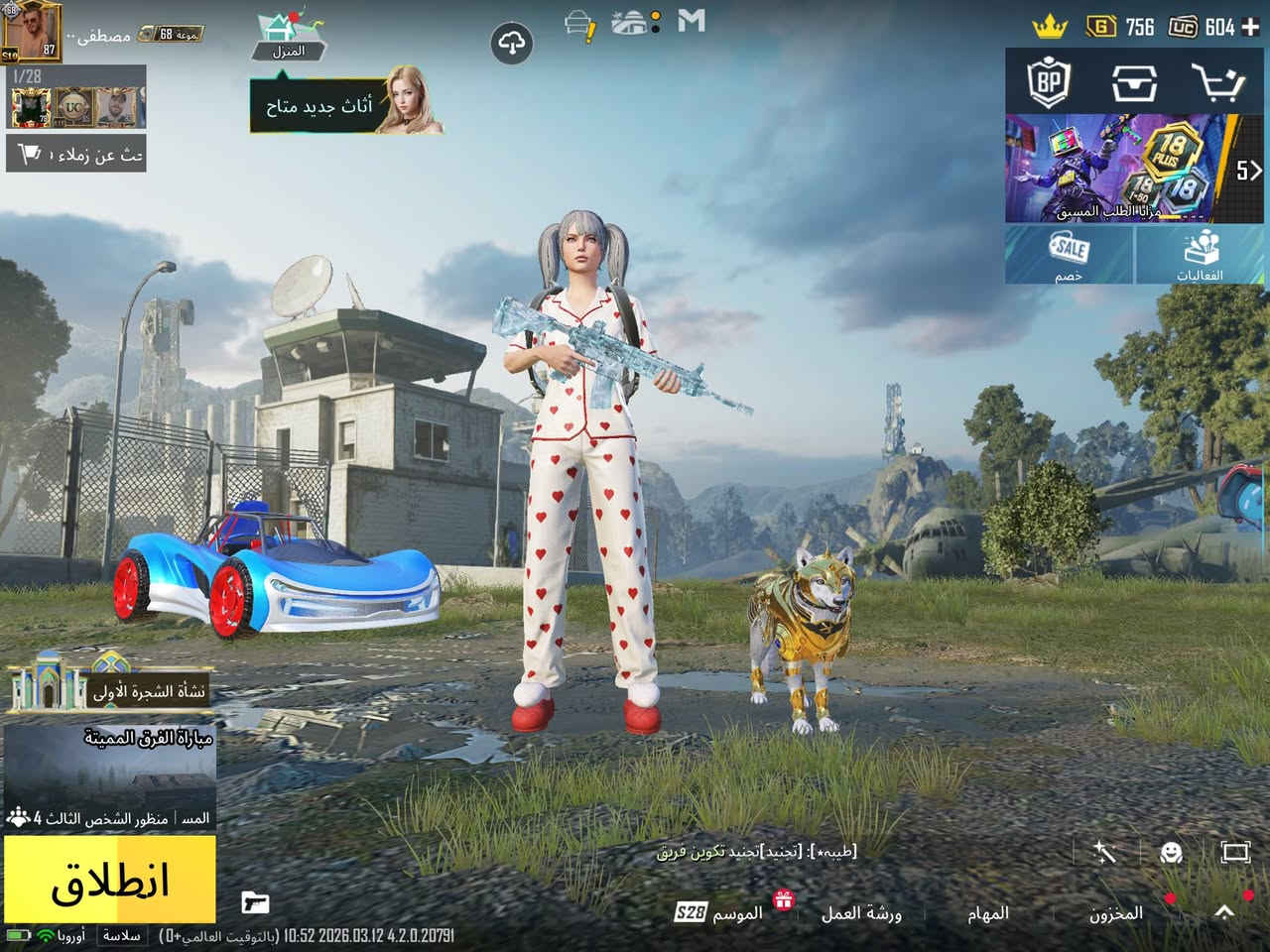
Task: Open the المخزون inventory menu
Action: [x=1116, y=913]
